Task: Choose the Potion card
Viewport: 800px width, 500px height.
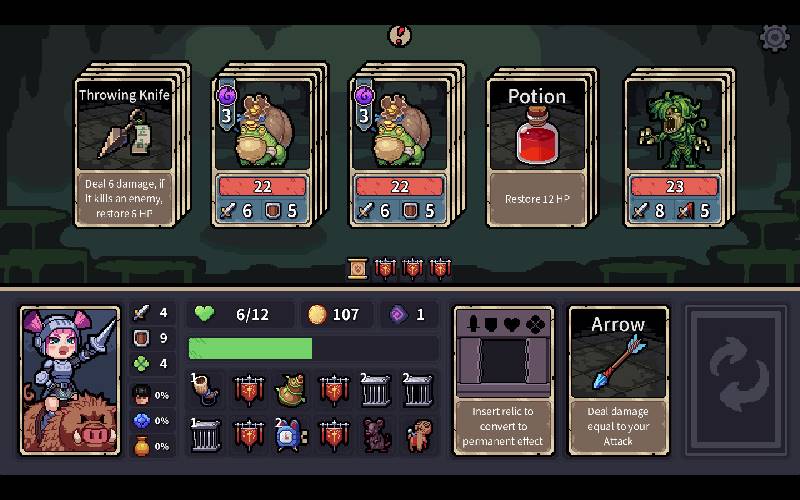Action: tap(537, 148)
